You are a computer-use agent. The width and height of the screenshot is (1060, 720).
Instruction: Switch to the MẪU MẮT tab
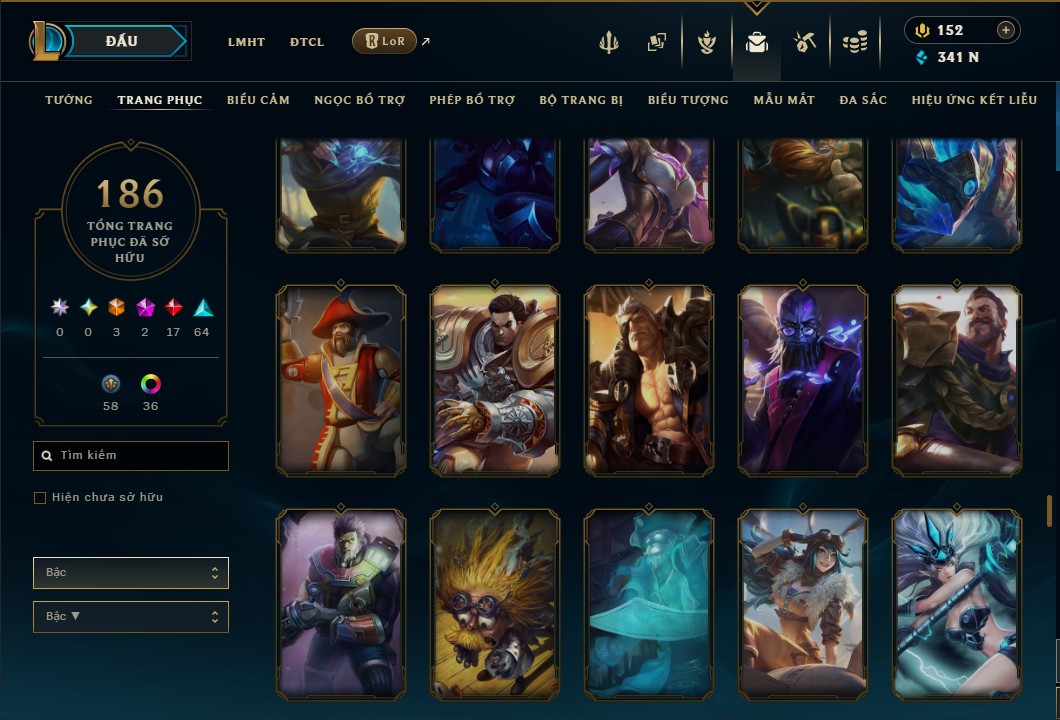[x=784, y=100]
